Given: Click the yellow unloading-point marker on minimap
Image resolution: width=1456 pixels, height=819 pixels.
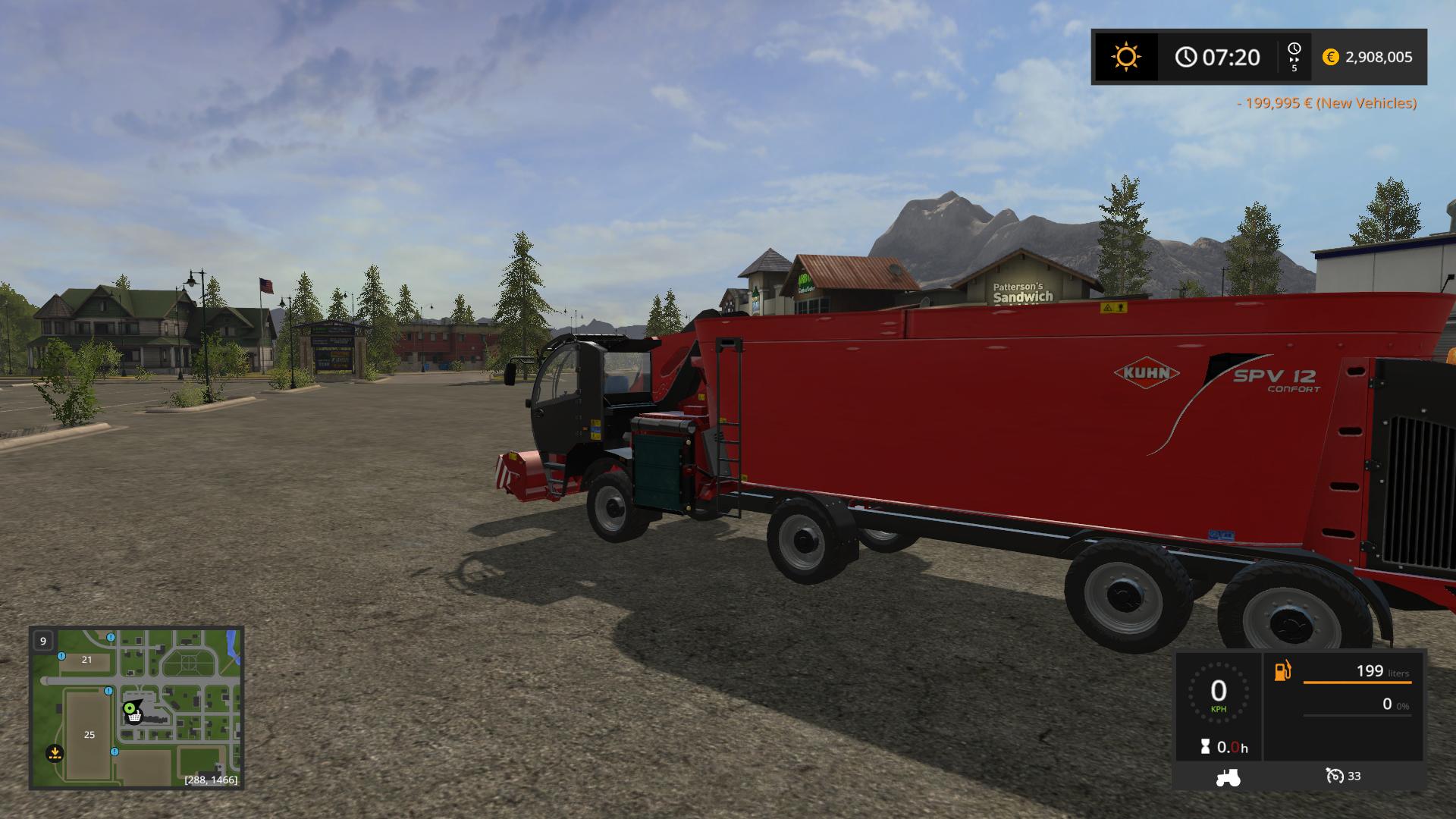Looking at the screenshot, I should tap(55, 753).
